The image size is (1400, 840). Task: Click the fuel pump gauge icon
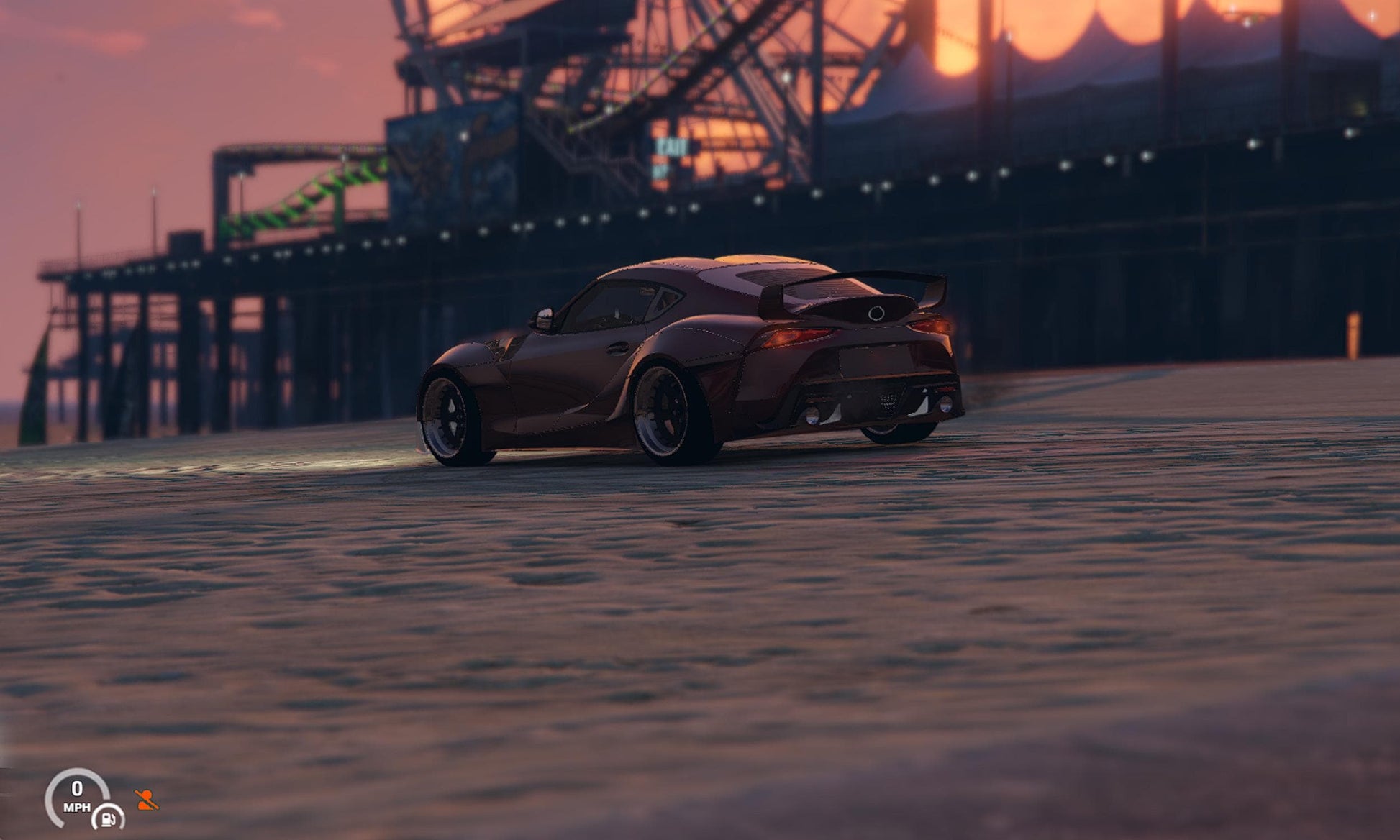tap(109, 818)
